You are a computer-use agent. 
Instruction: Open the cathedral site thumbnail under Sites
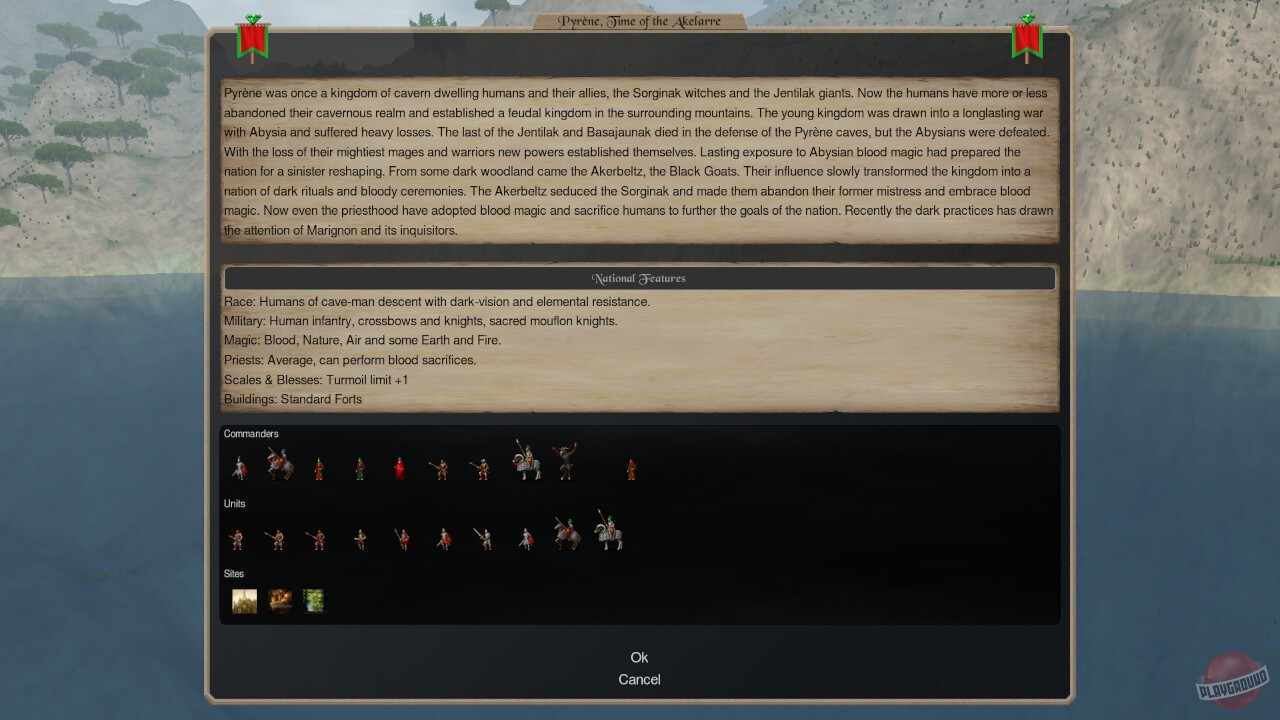tap(244, 600)
